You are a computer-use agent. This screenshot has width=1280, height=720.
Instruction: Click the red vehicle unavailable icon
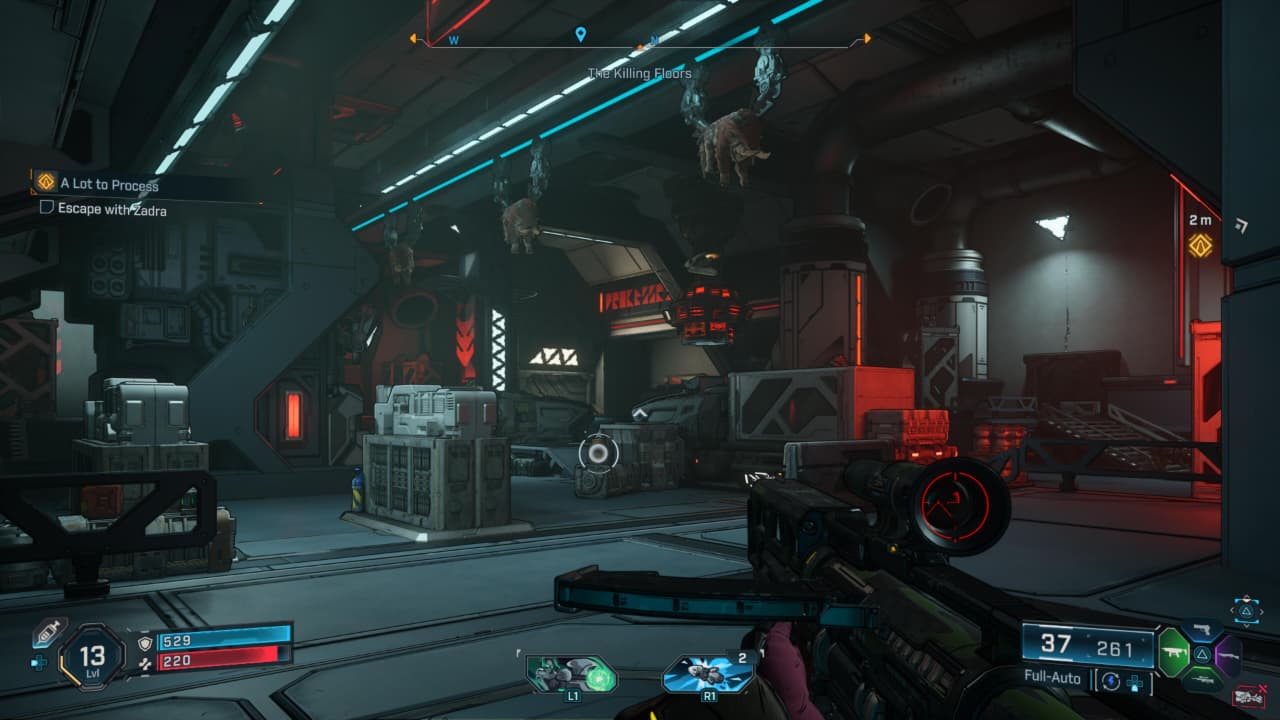(x=1249, y=696)
